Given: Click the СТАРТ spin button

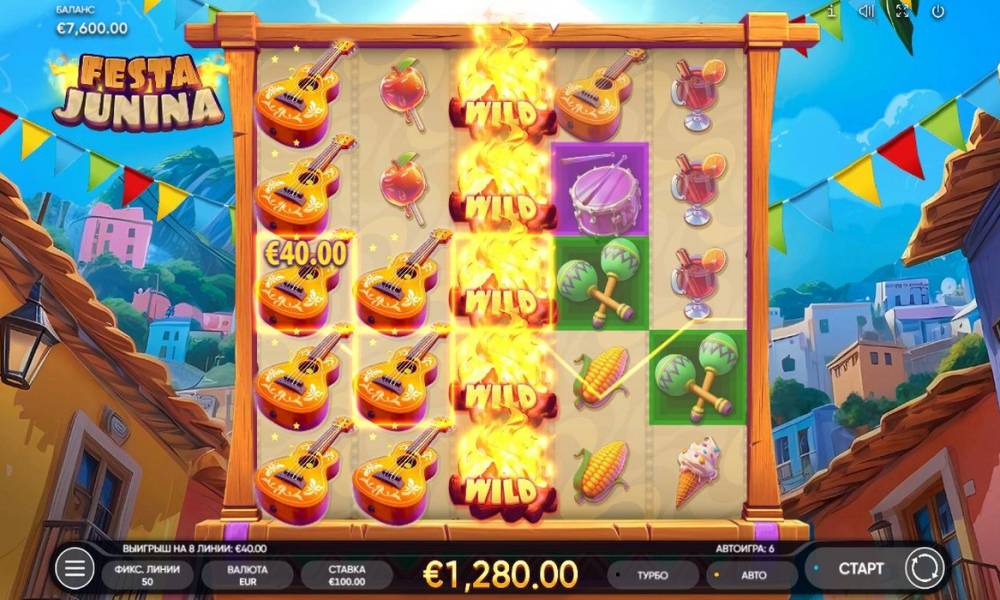Looking at the screenshot, I should pyautogui.click(x=860, y=569).
